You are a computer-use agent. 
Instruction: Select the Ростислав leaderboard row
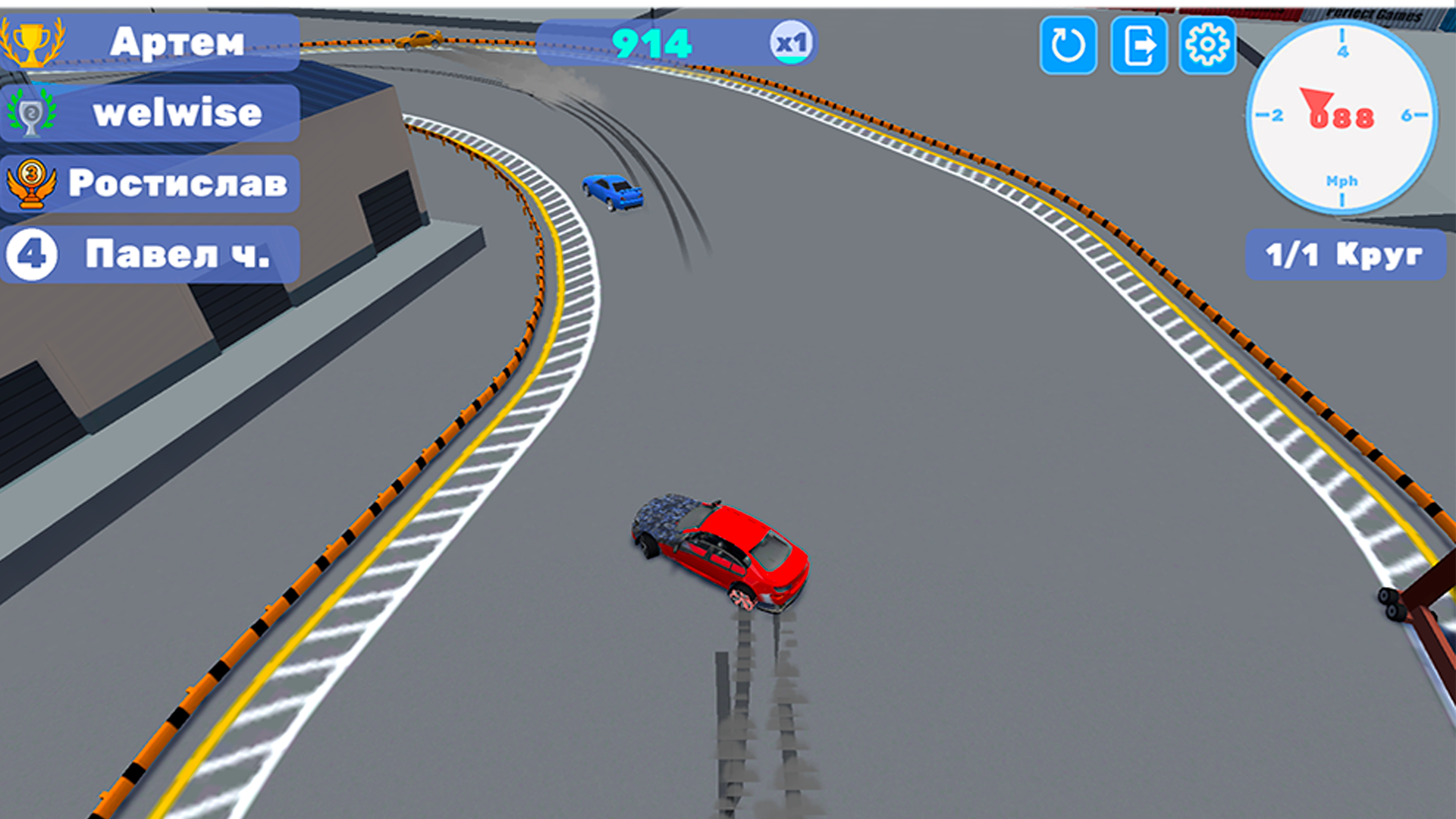pyautogui.click(x=178, y=183)
